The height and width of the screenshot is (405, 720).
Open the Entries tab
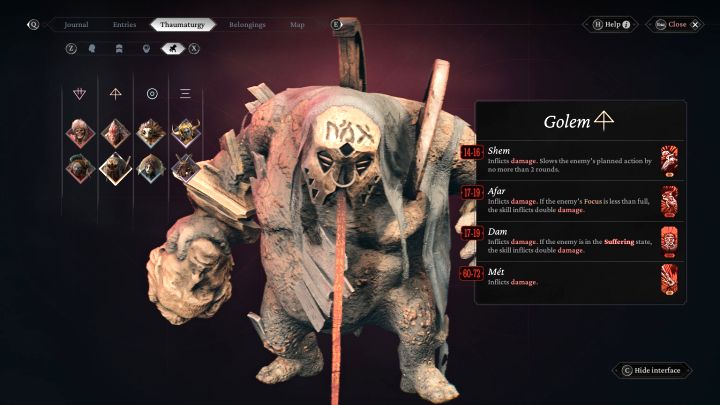tap(124, 24)
